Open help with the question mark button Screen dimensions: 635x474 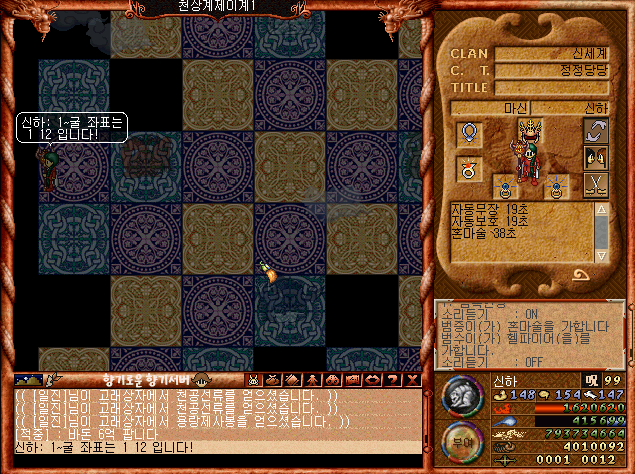click(391, 380)
